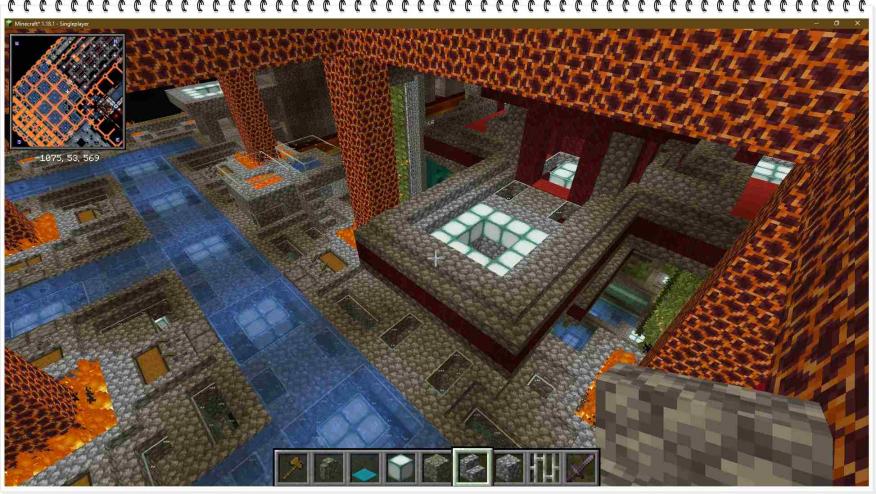Click the minimap overlay
Image resolution: width=876 pixels, height=494 pixels.
click(67, 92)
